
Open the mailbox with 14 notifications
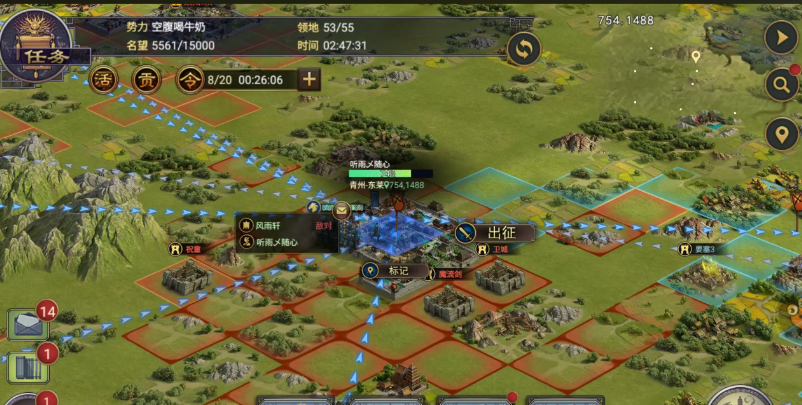(29, 325)
